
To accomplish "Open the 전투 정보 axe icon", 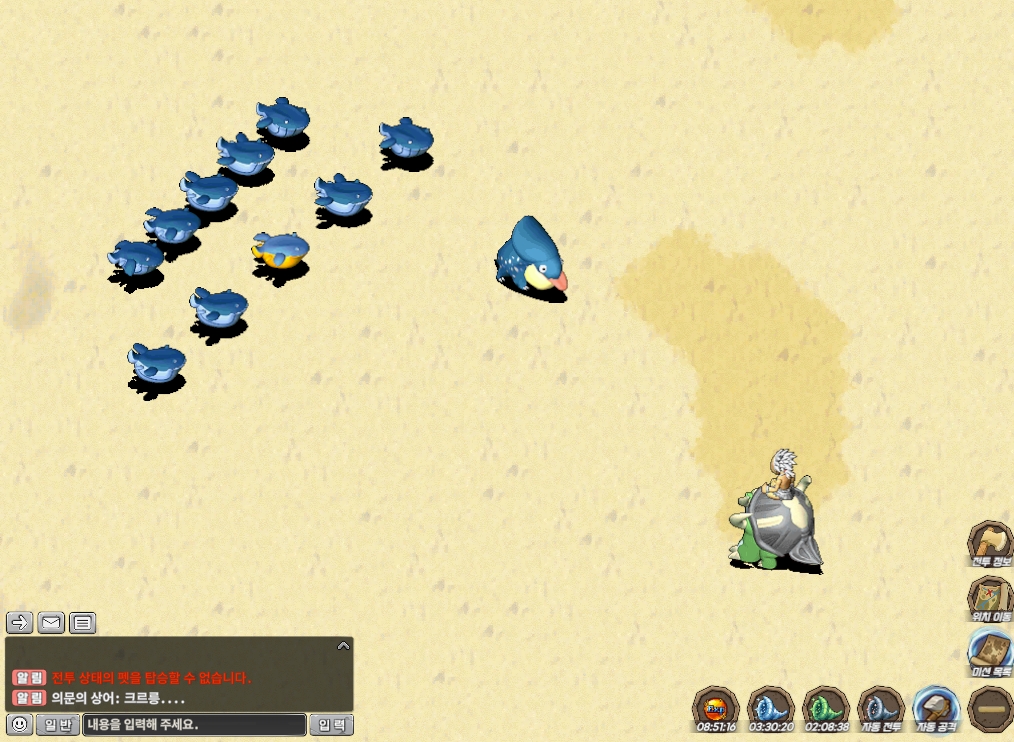I will point(990,543).
